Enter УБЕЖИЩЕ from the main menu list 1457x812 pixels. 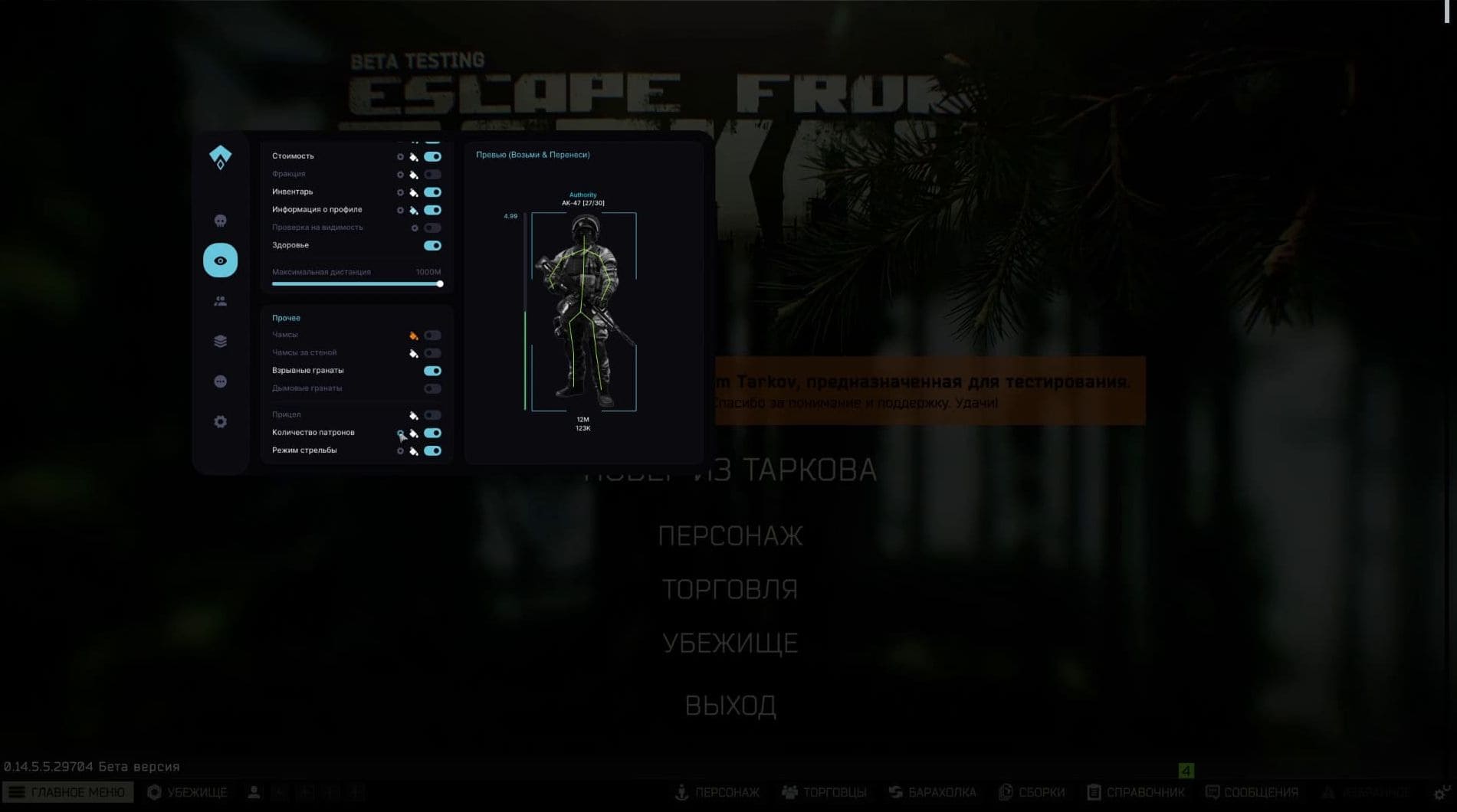pos(730,643)
